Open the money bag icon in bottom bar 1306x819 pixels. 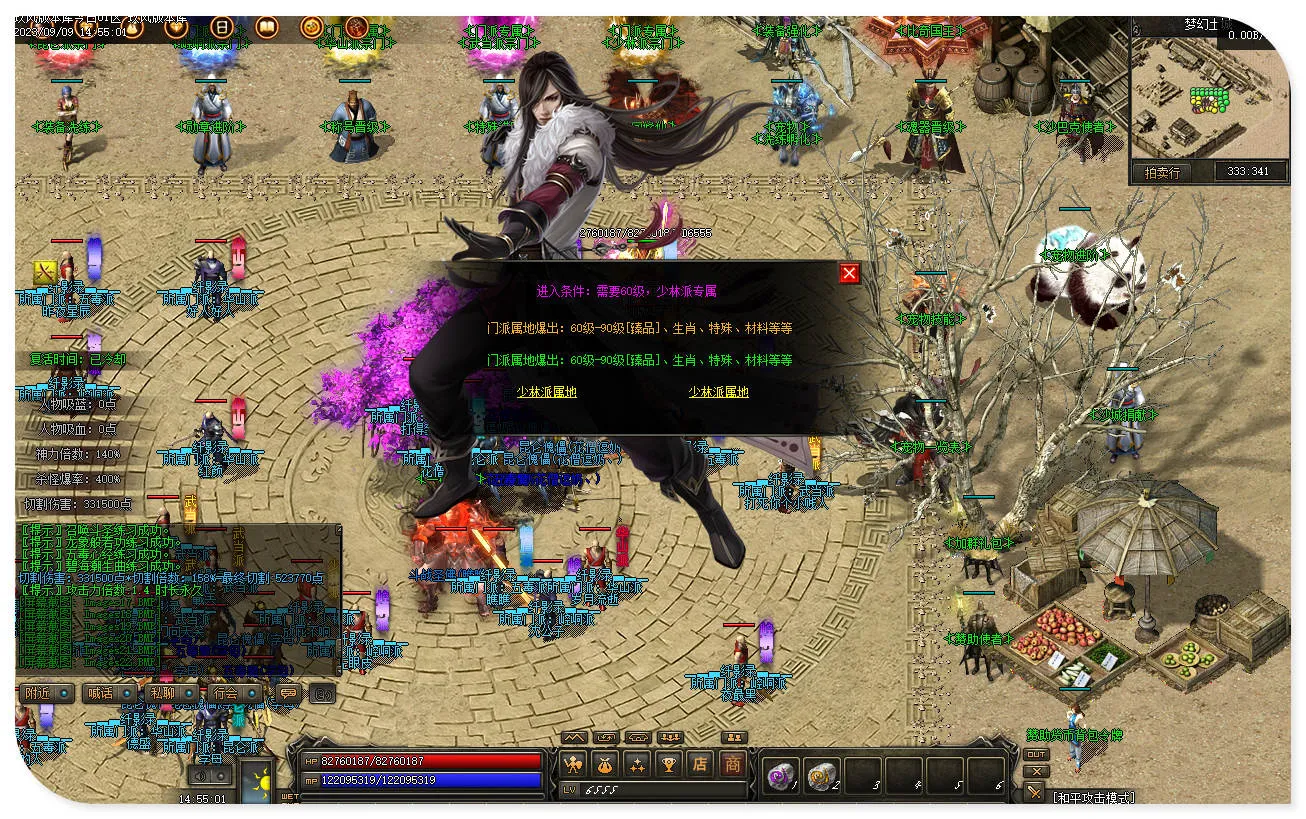[605, 765]
